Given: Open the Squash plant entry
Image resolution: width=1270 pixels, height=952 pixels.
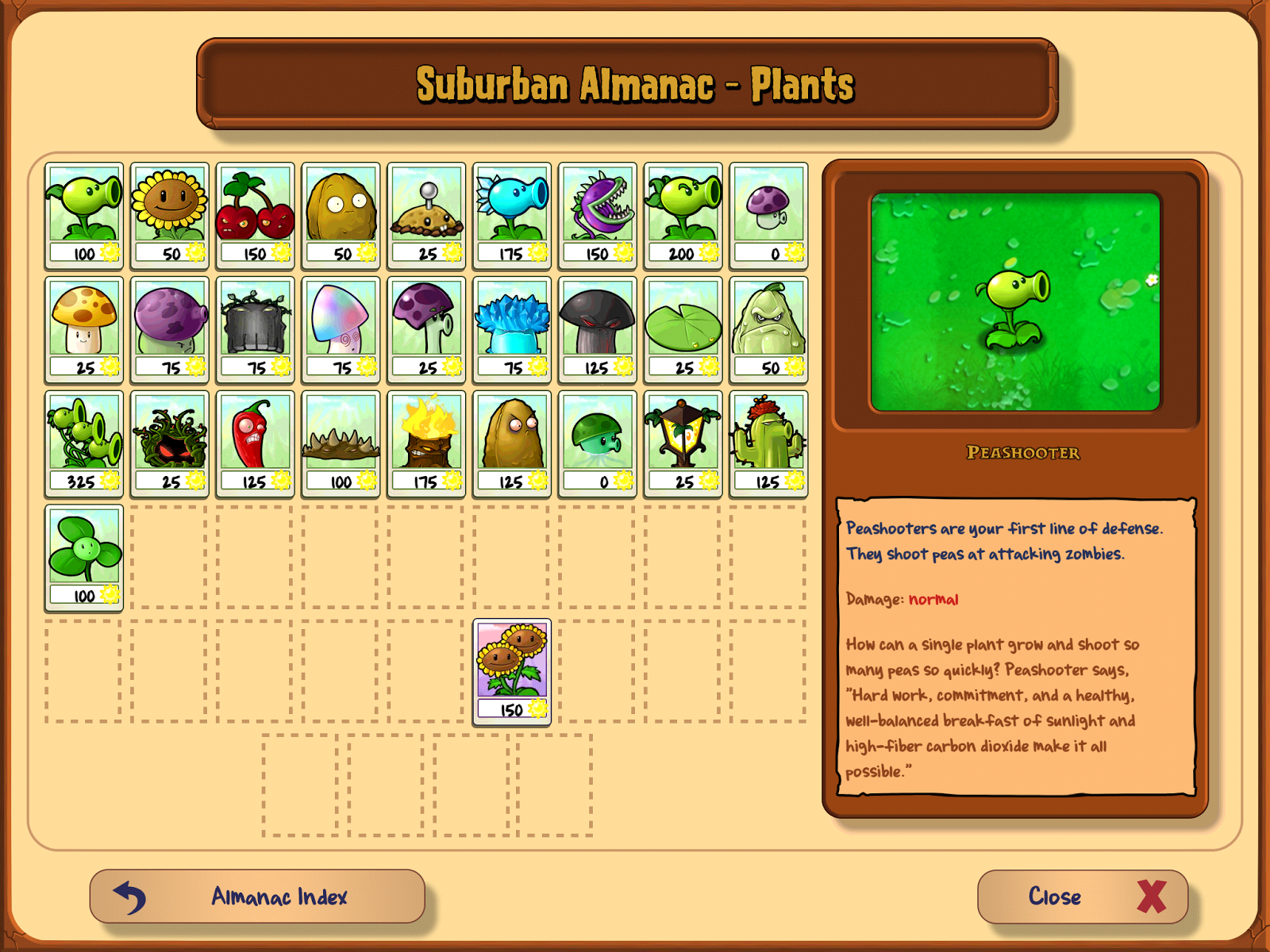Looking at the screenshot, I should pyautogui.click(x=769, y=328).
